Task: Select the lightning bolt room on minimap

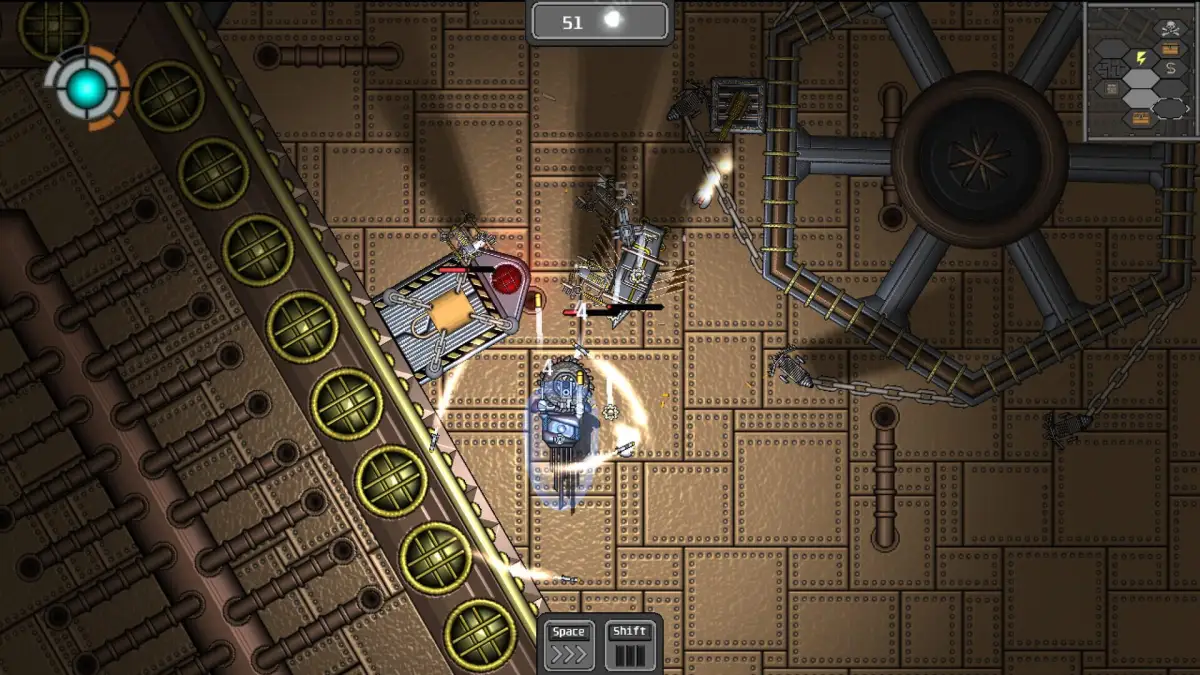Action: coord(1139,58)
